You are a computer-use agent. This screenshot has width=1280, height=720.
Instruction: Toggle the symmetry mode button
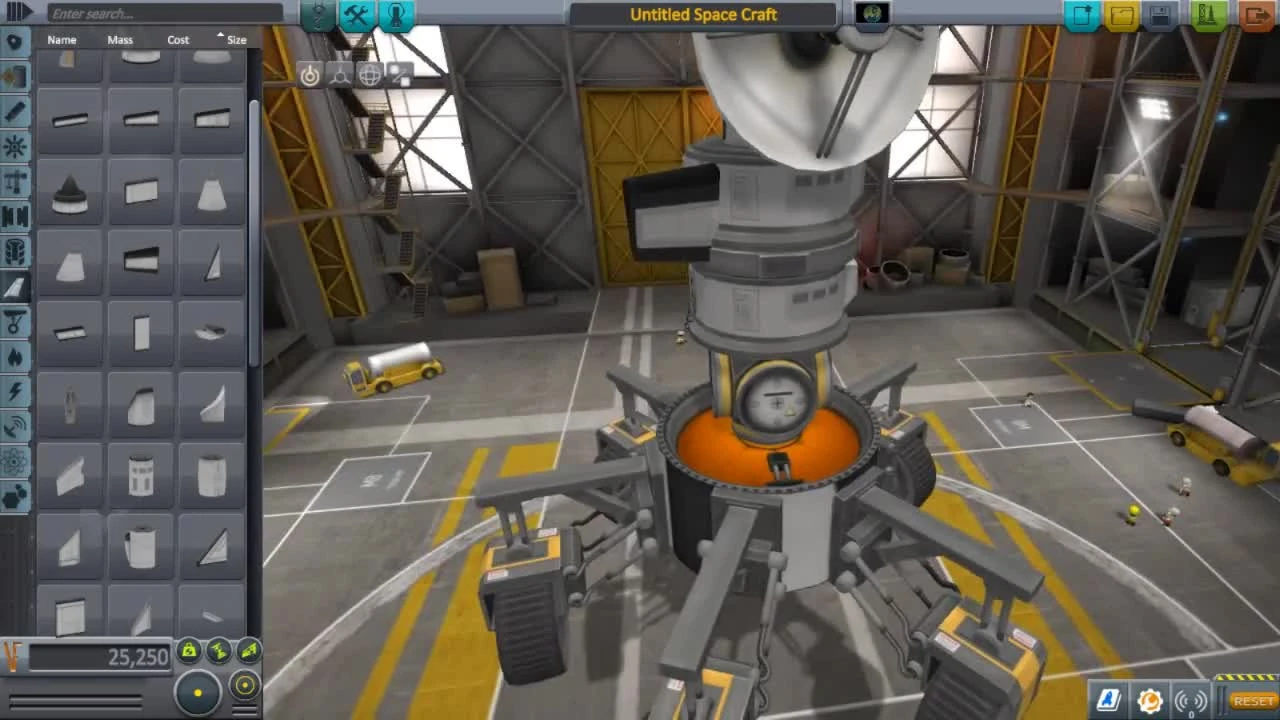tap(197, 690)
